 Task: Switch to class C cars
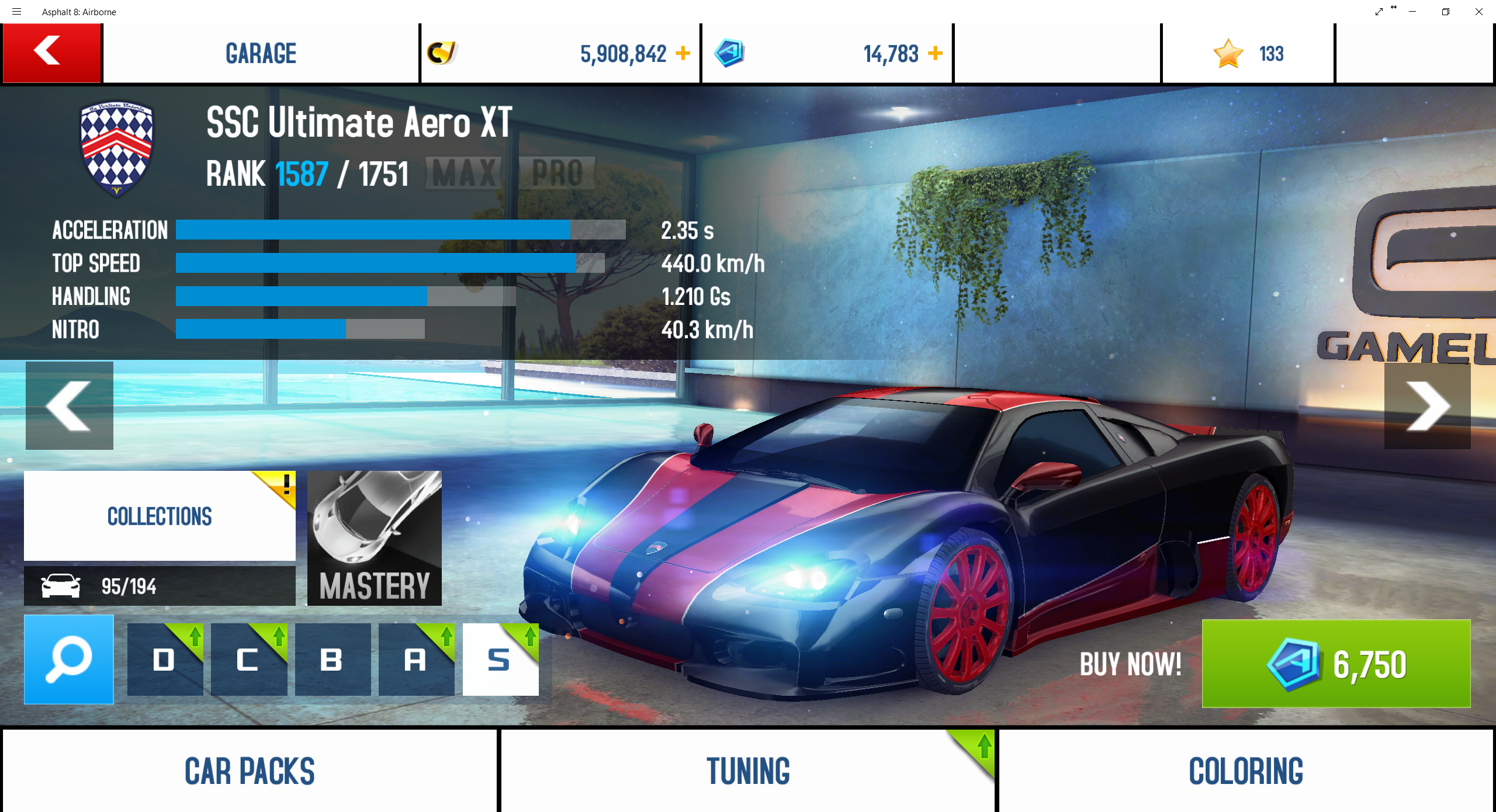pyautogui.click(x=249, y=659)
